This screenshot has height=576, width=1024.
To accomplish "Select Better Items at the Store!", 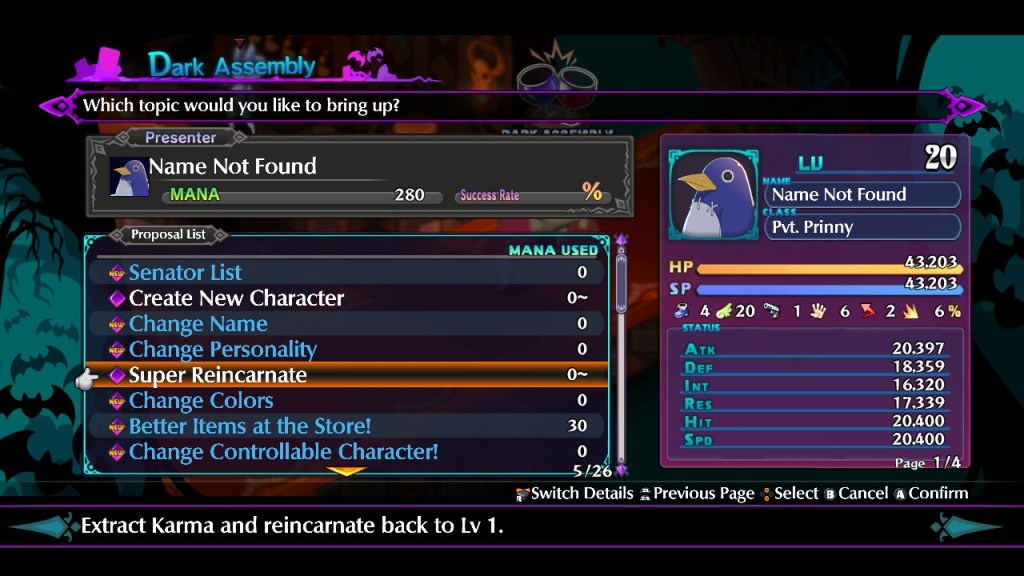I will click(250, 426).
